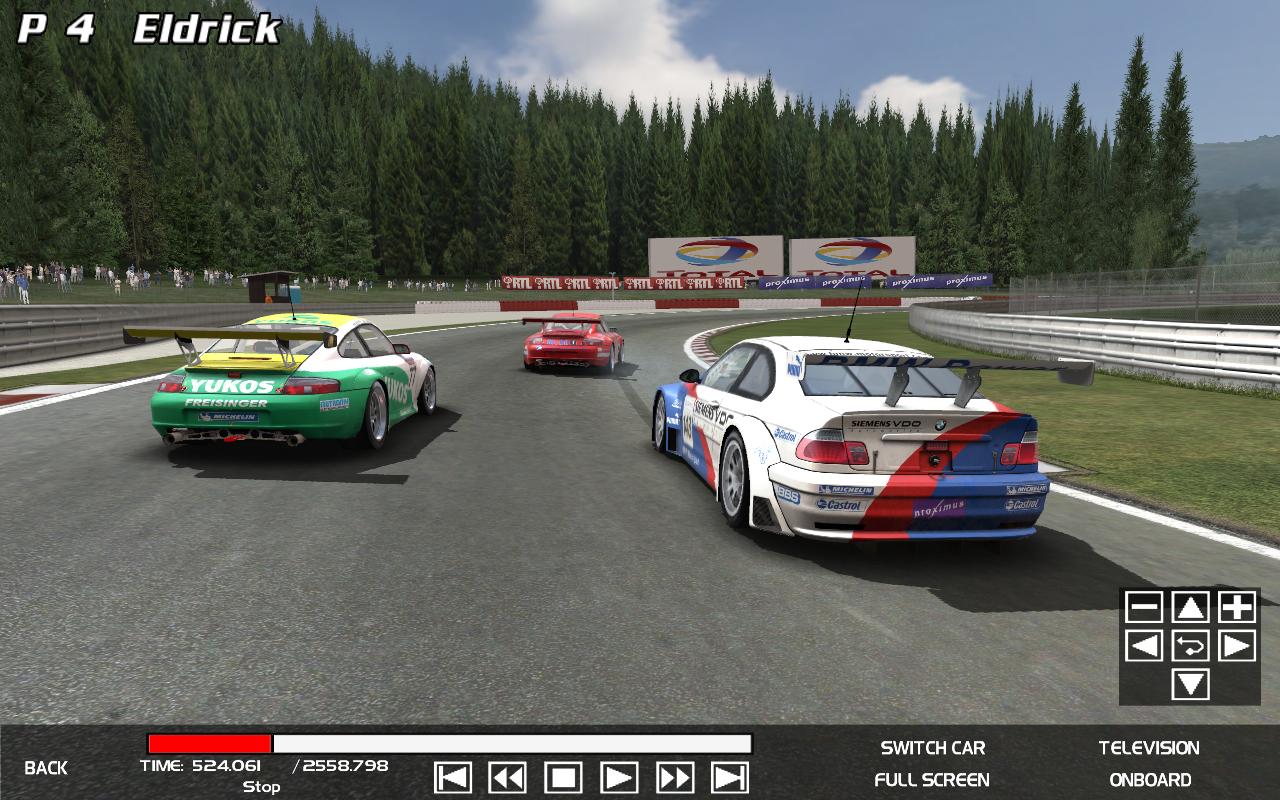Screen dimensions: 1280x800
Task: Stop the replay playback
Action: click(x=563, y=778)
